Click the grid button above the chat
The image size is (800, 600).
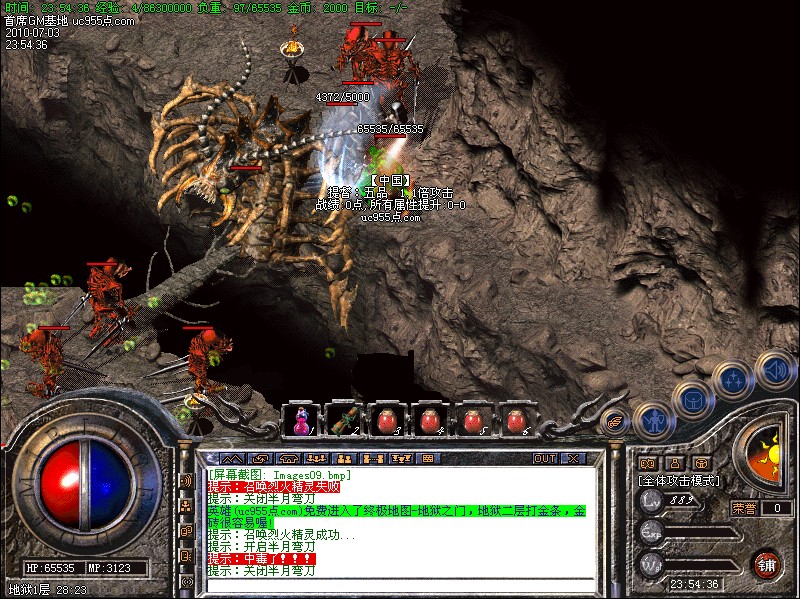[428, 459]
